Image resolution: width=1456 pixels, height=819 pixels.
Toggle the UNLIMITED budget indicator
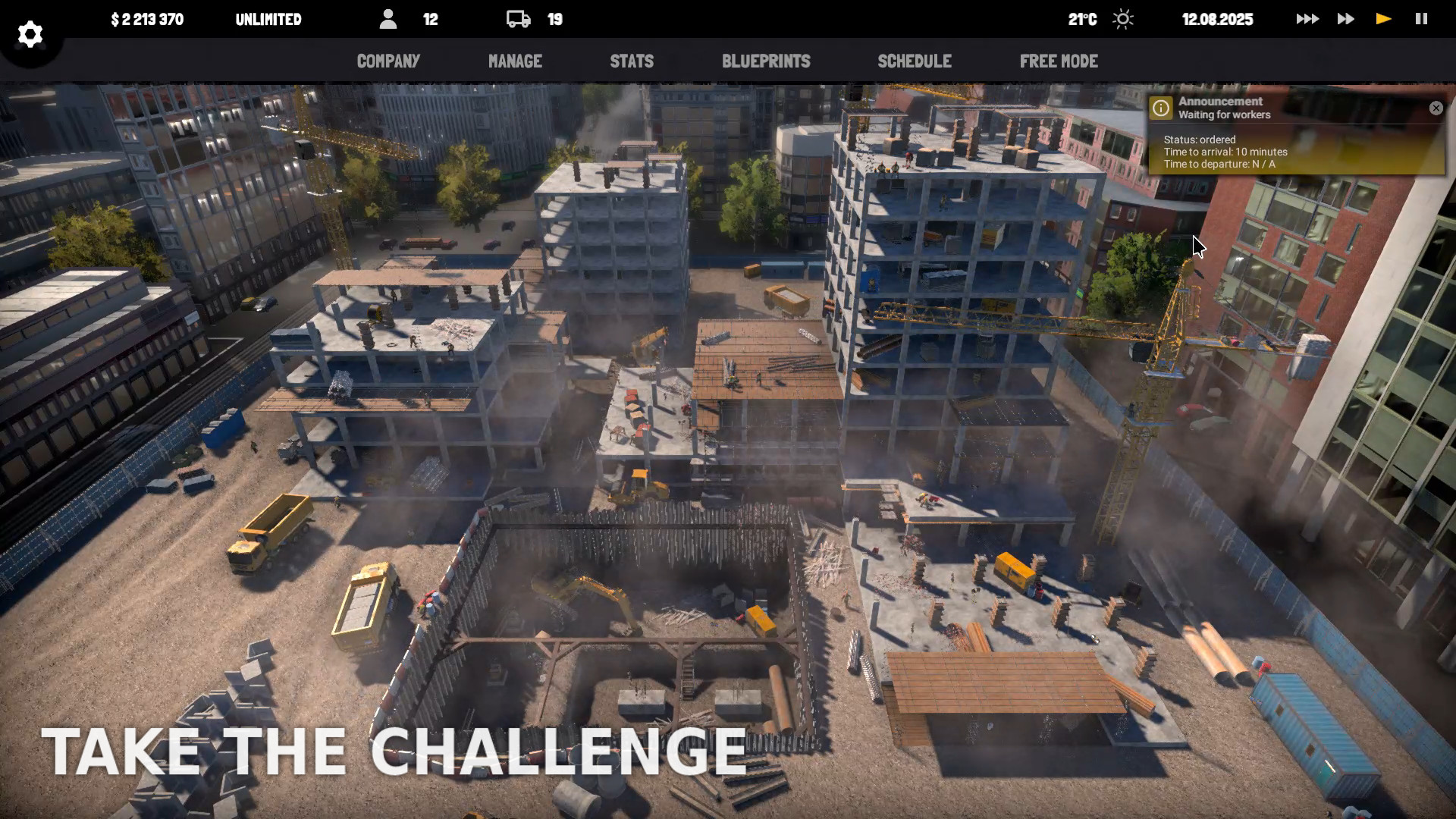(269, 20)
